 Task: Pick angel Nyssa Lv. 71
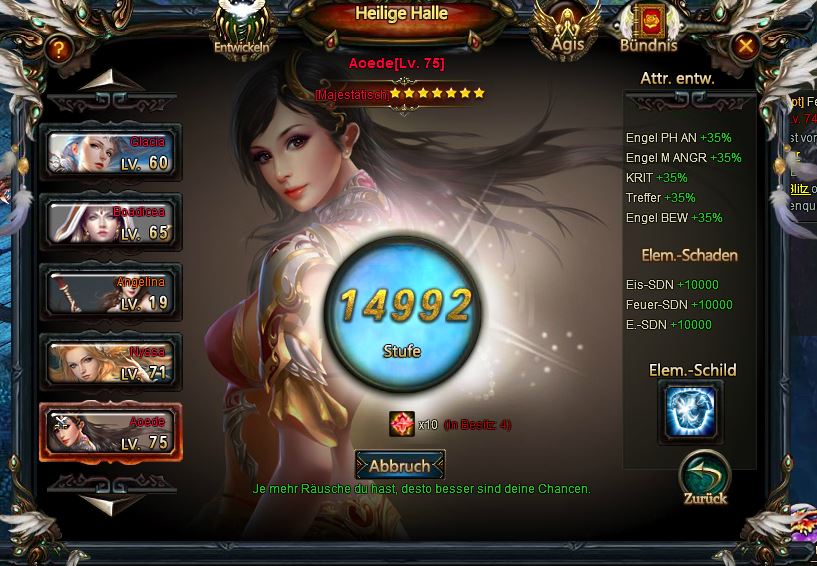(x=110, y=363)
